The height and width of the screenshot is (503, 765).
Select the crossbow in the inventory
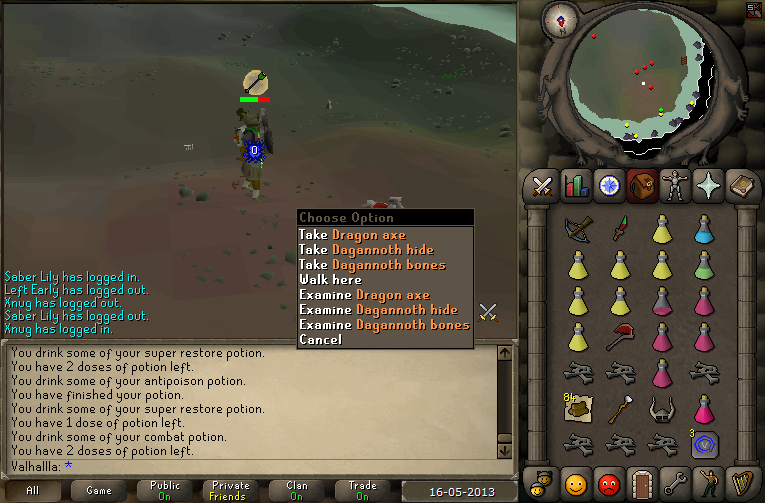[x=577, y=229]
